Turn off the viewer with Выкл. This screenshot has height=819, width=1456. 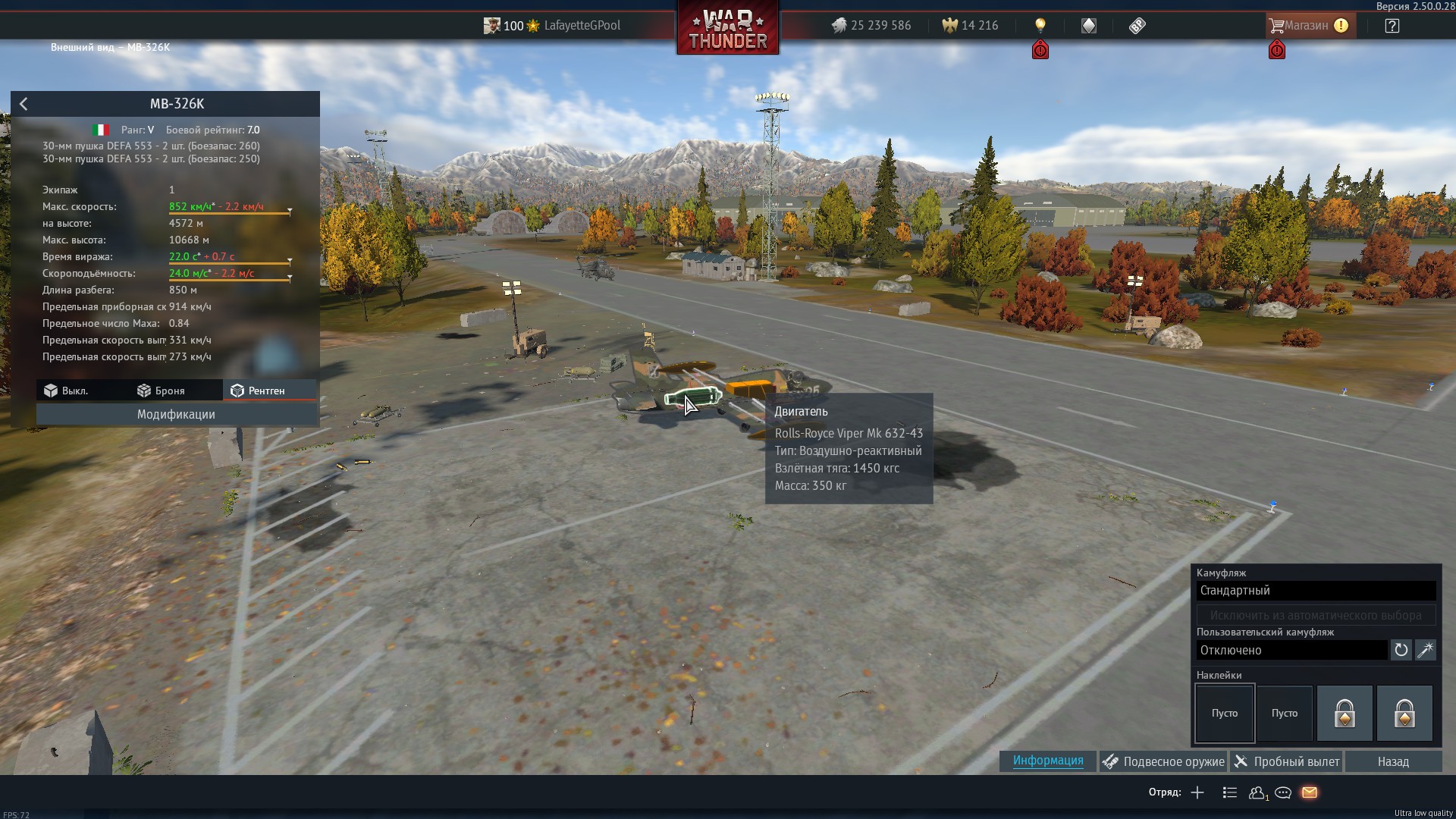click(67, 391)
